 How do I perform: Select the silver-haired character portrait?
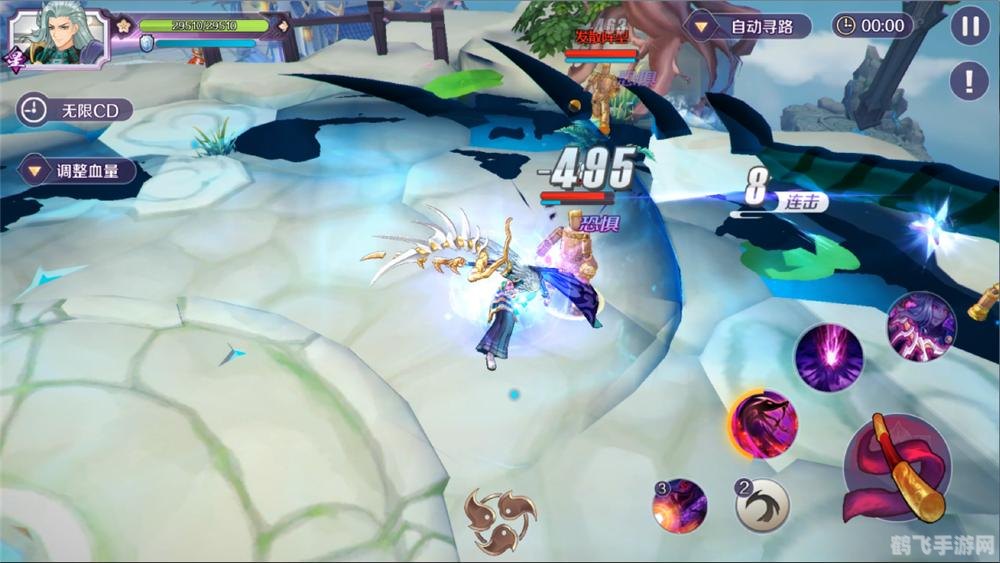coord(58,38)
